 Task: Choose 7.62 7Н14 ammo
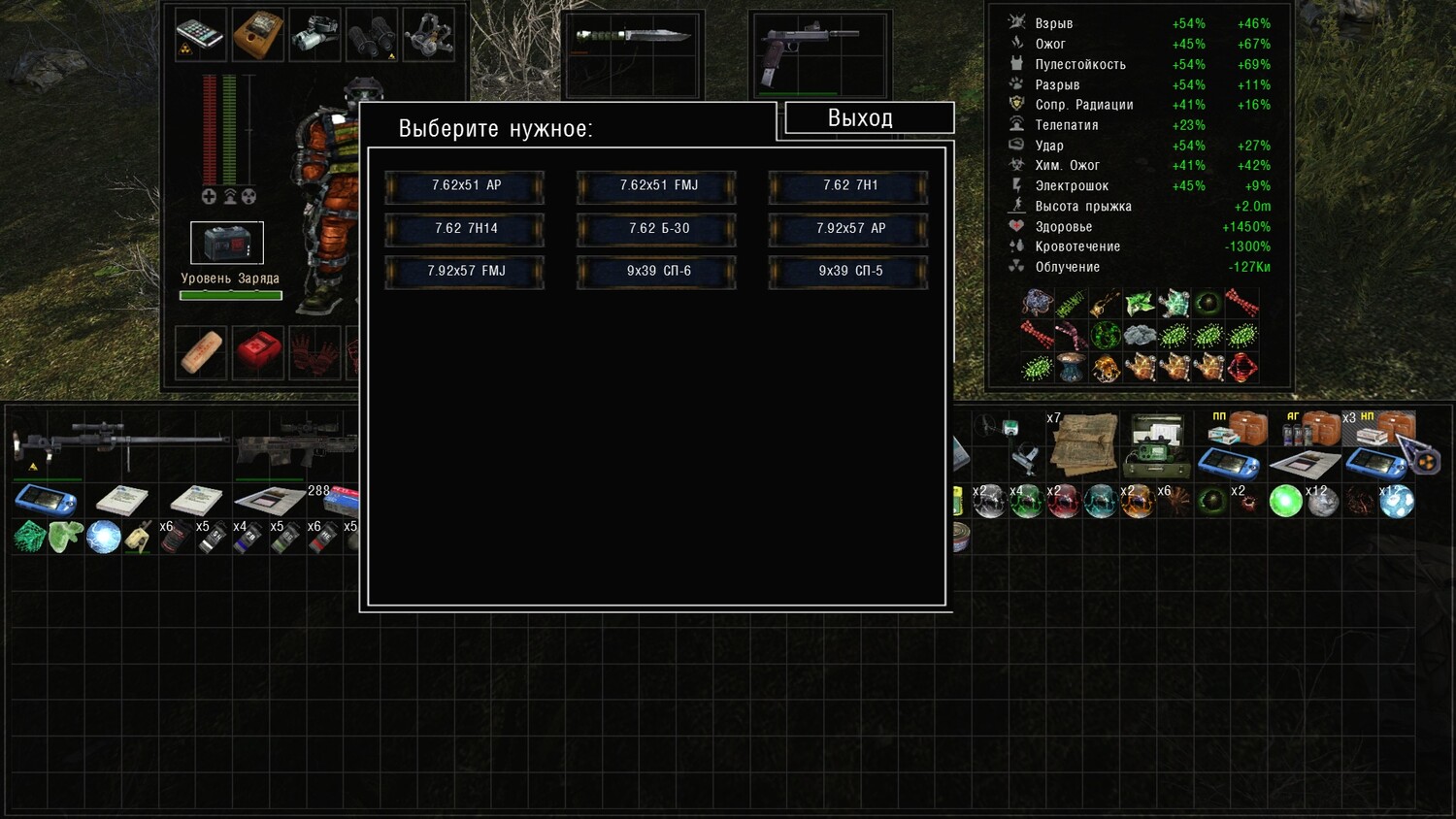pos(465,229)
